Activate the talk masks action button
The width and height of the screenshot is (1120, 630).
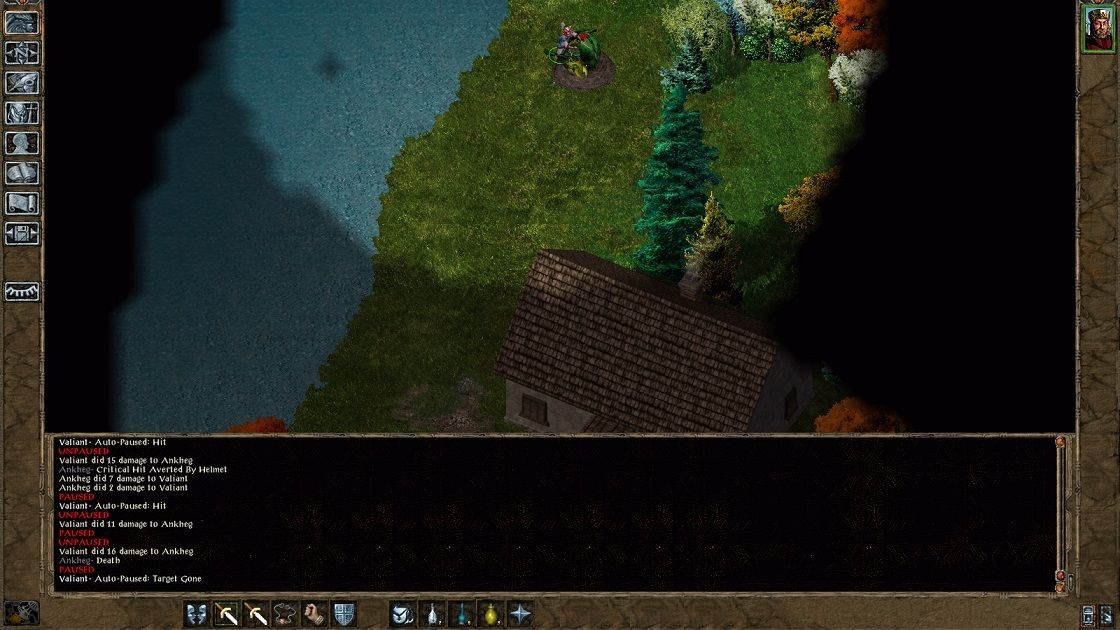pyautogui.click(x=197, y=613)
